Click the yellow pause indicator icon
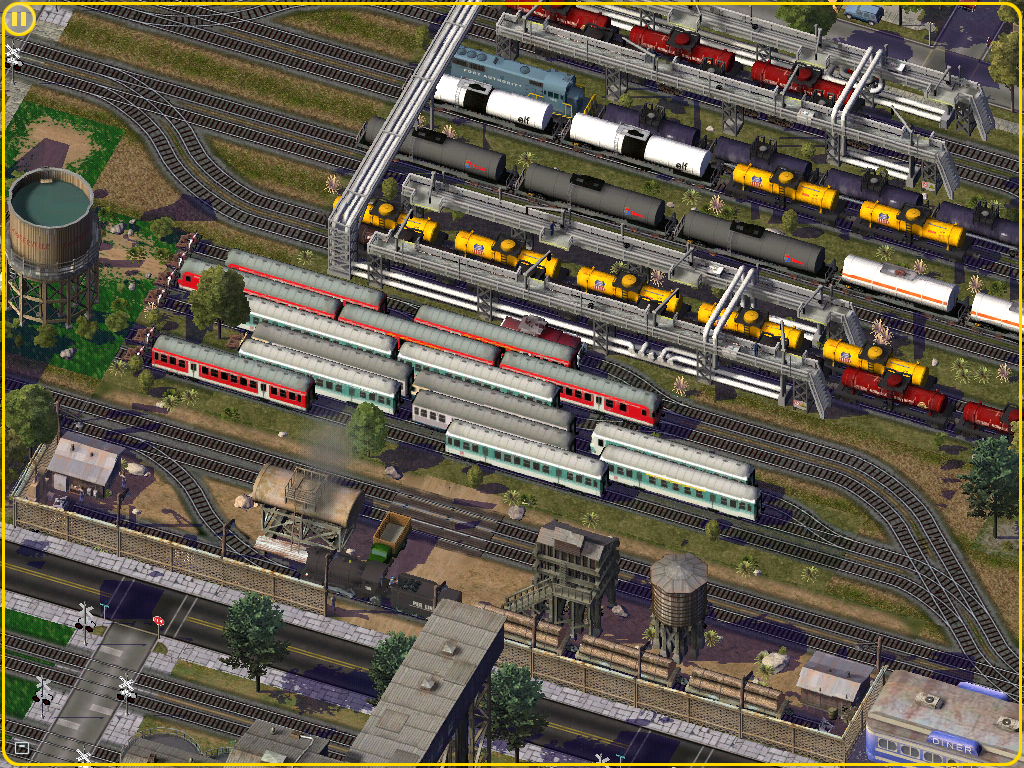Viewport: 1024px width, 768px height. point(19,19)
